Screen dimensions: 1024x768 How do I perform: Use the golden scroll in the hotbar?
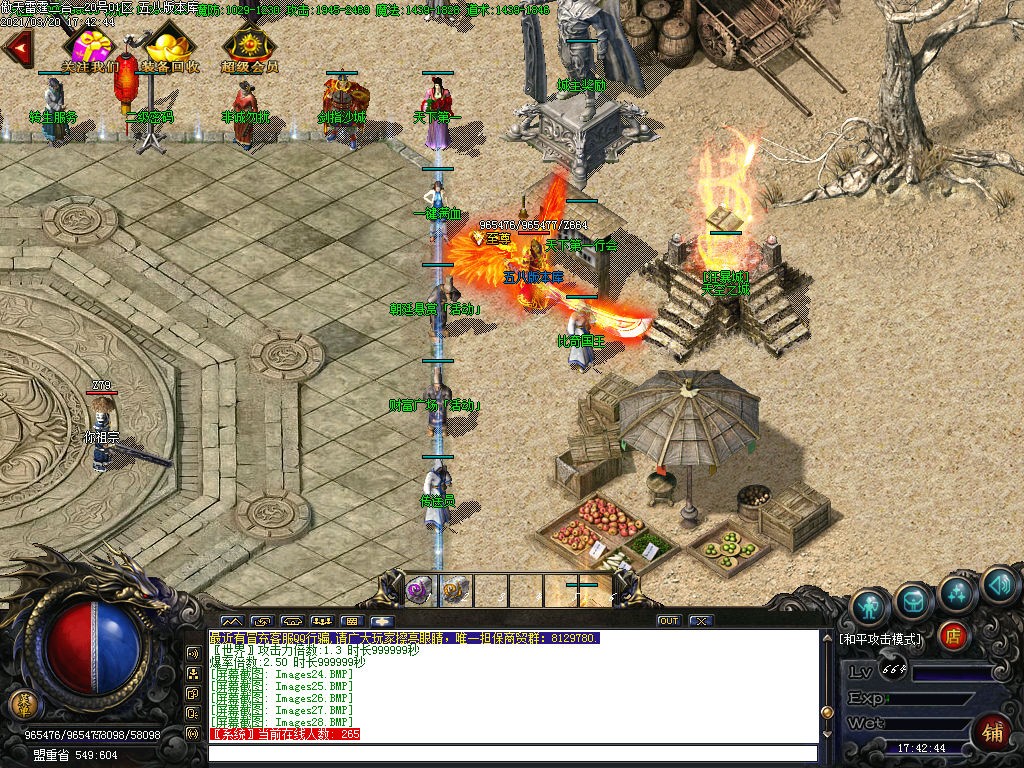point(453,590)
